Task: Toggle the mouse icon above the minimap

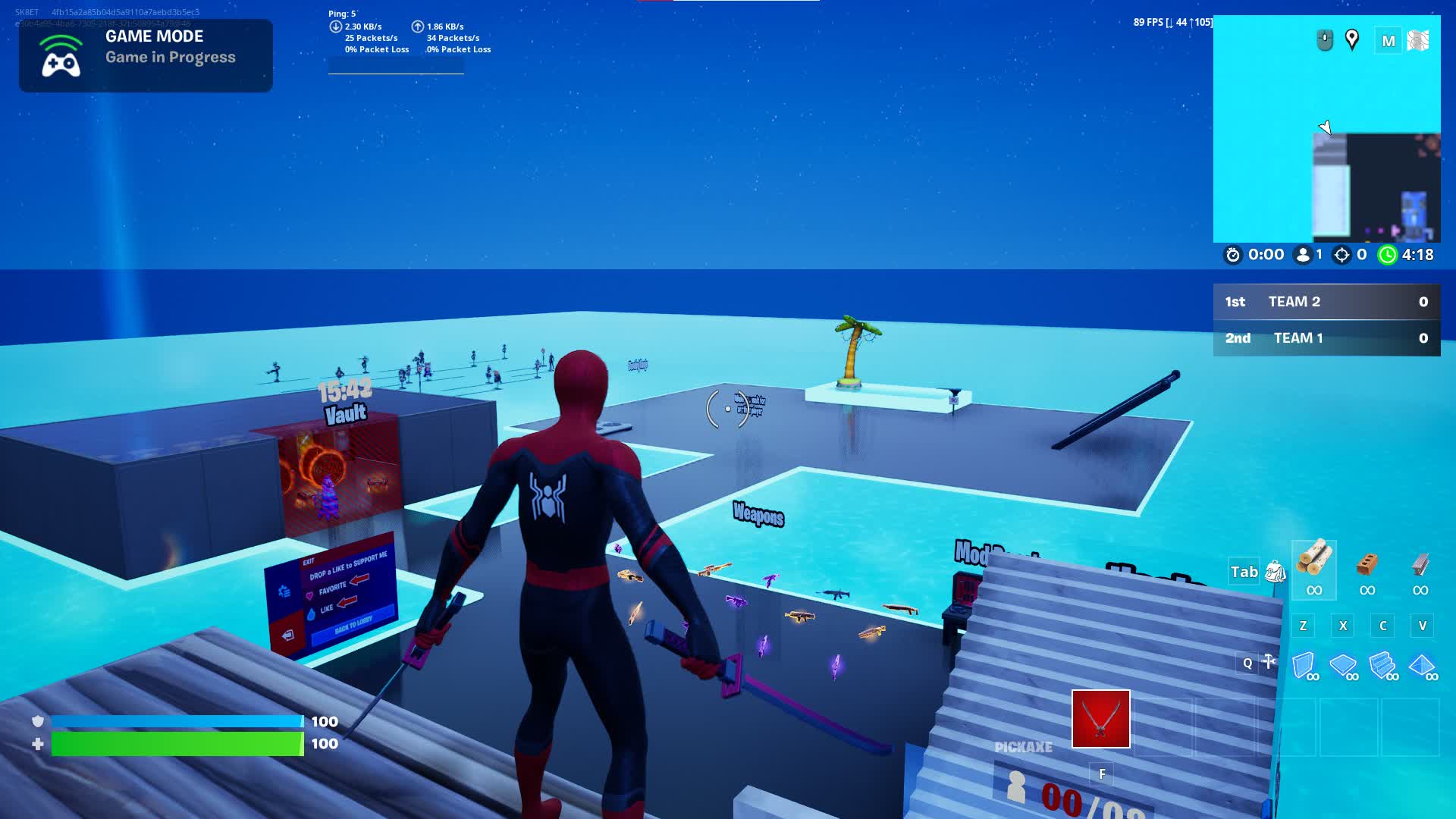Action: tap(1323, 39)
